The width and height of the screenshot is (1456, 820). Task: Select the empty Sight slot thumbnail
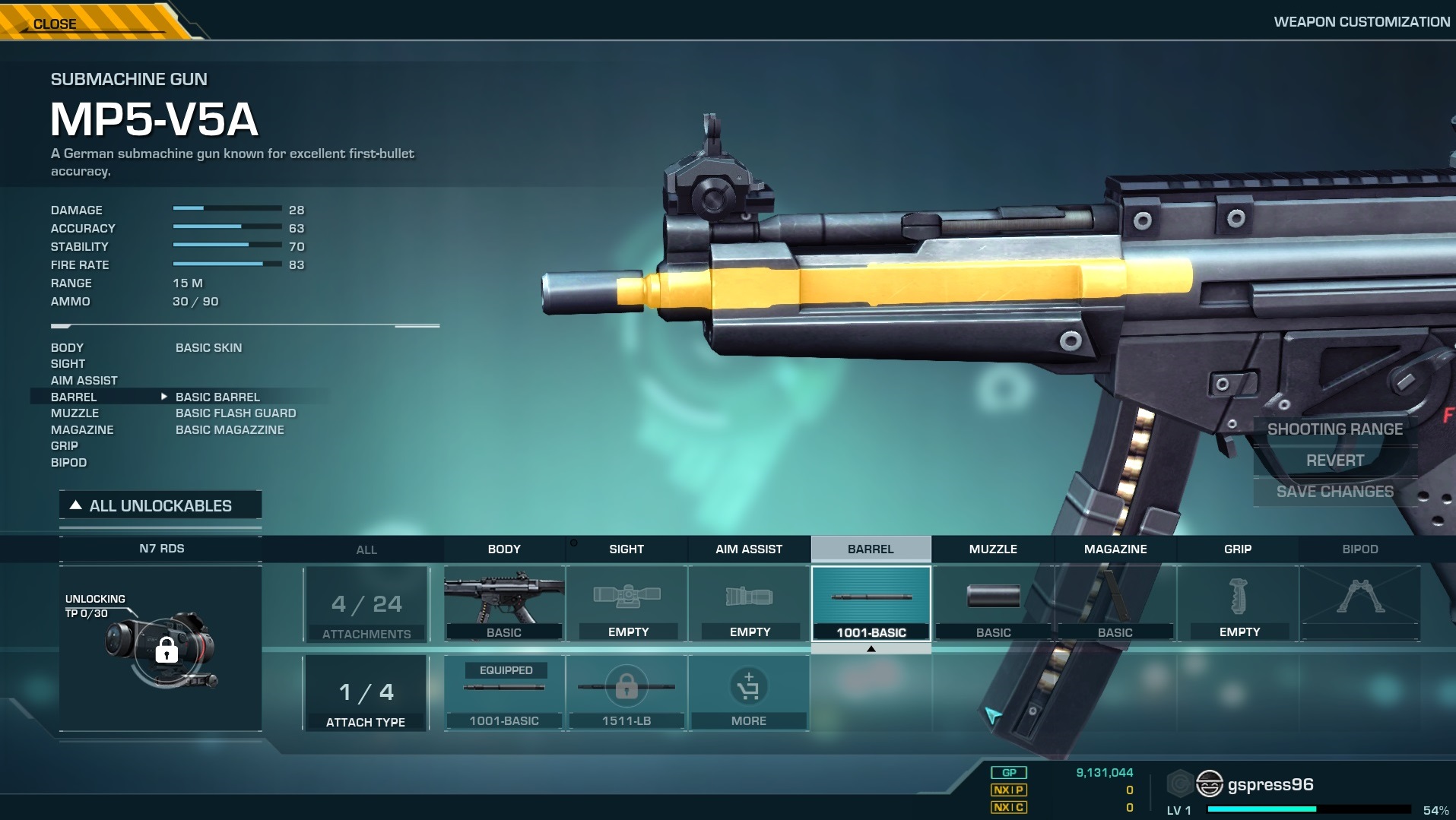[627, 603]
